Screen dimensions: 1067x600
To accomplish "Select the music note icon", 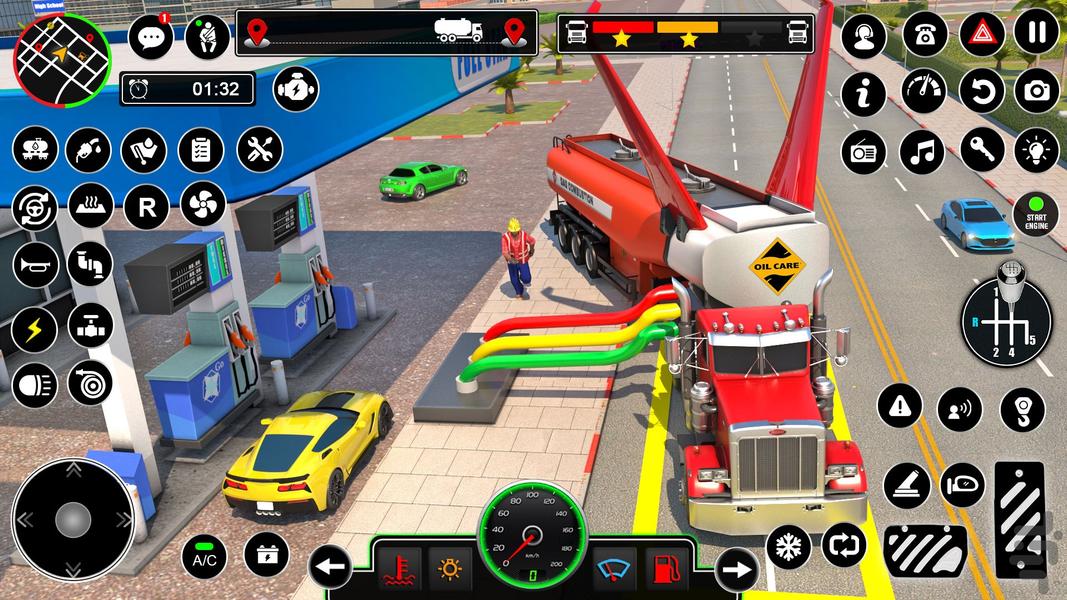I will [x=922, y=151].
